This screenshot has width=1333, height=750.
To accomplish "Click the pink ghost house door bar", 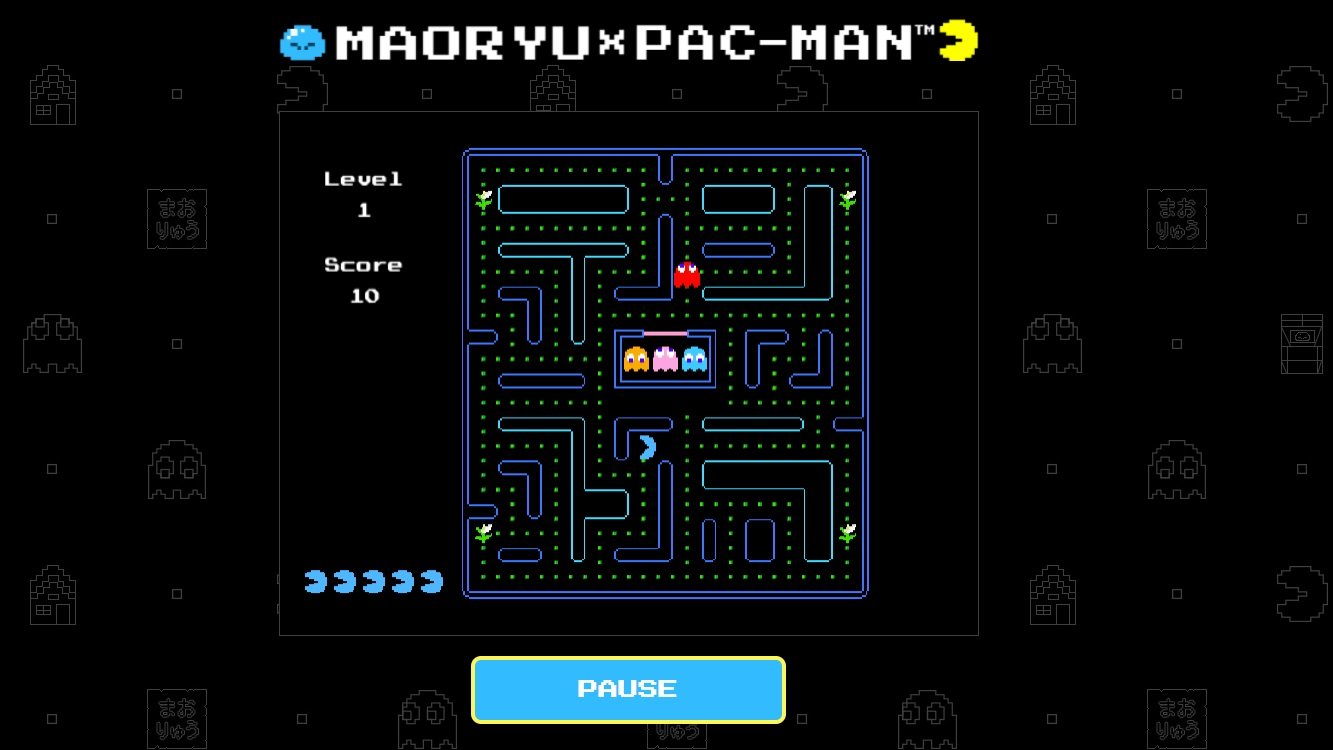I will point(664,331).
